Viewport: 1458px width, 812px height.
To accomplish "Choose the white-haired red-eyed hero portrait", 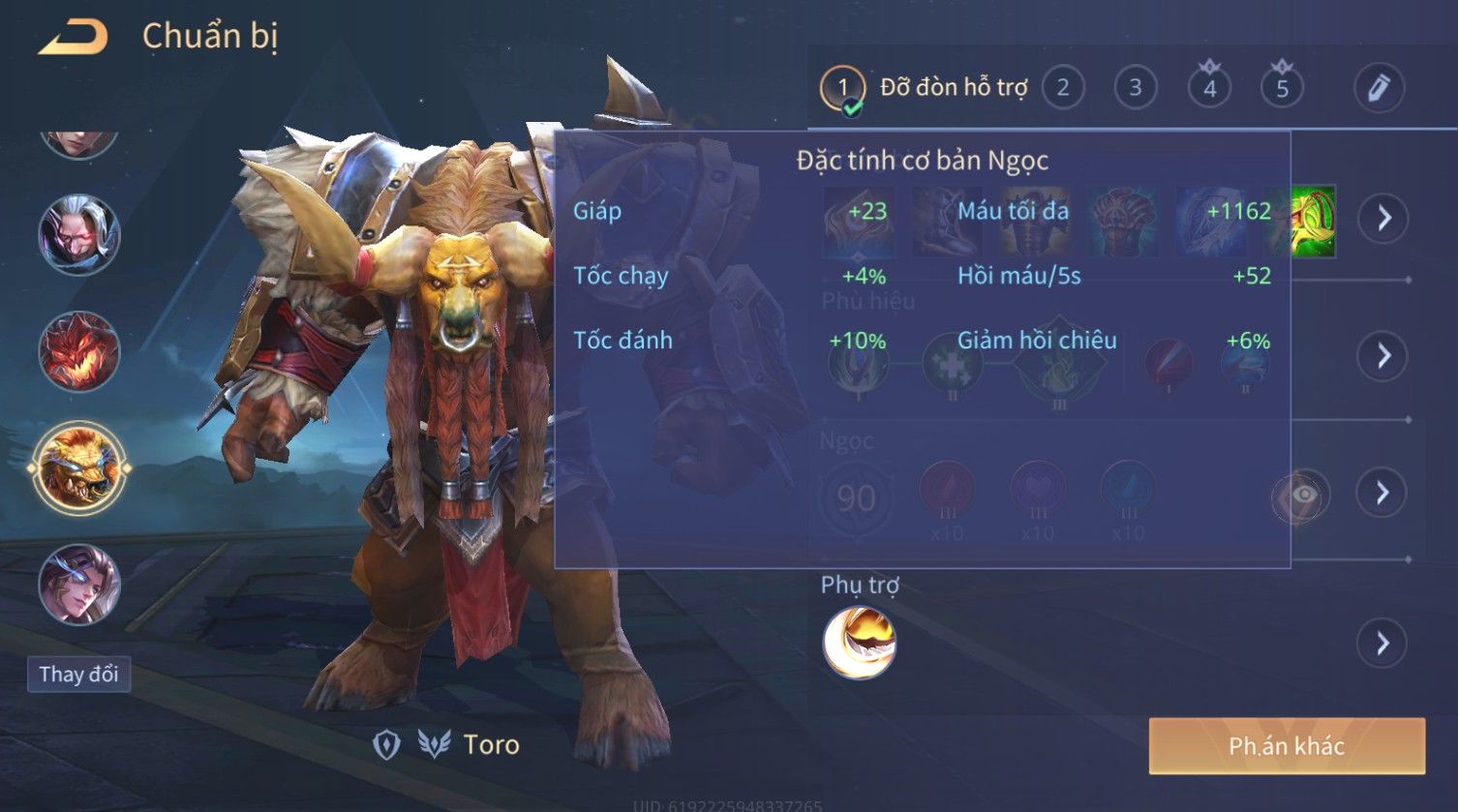I will (78, 235).
